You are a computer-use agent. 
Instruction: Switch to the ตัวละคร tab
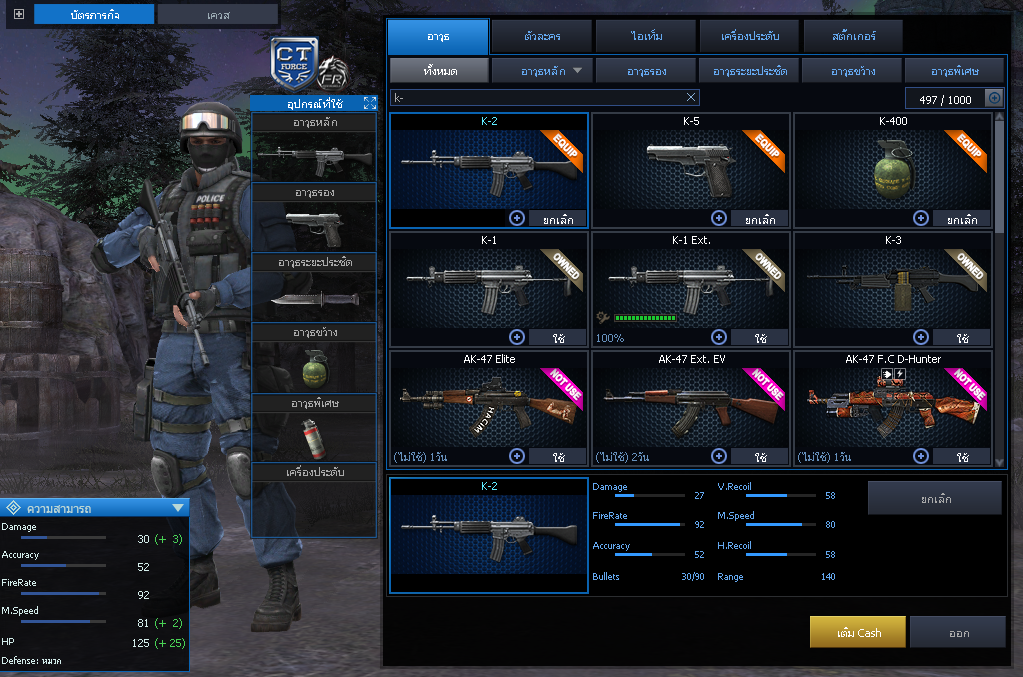tap(542, 37)
